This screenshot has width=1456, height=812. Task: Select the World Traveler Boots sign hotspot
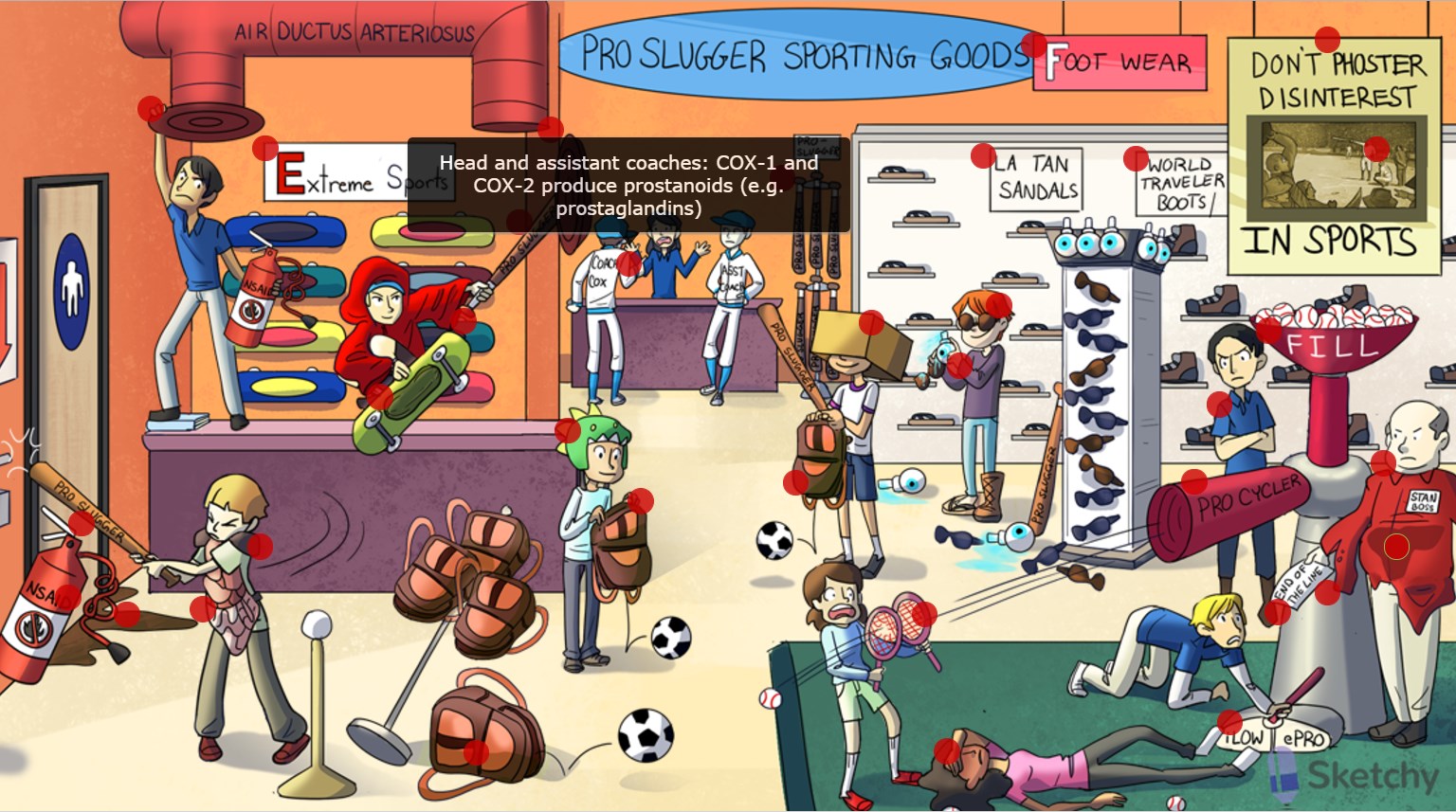coord(1136,157)
